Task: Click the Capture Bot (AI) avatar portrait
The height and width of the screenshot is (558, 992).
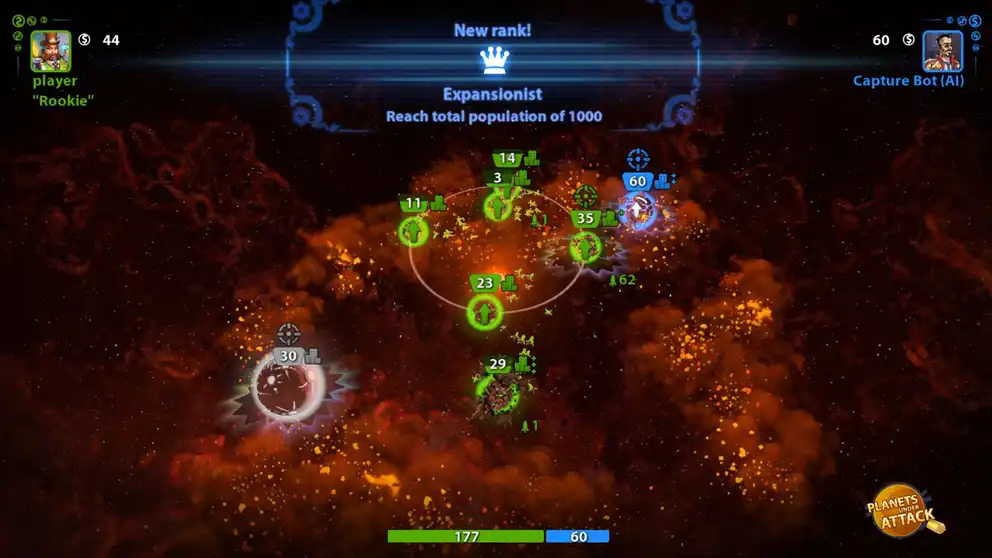Action: (x=942, y=50)
